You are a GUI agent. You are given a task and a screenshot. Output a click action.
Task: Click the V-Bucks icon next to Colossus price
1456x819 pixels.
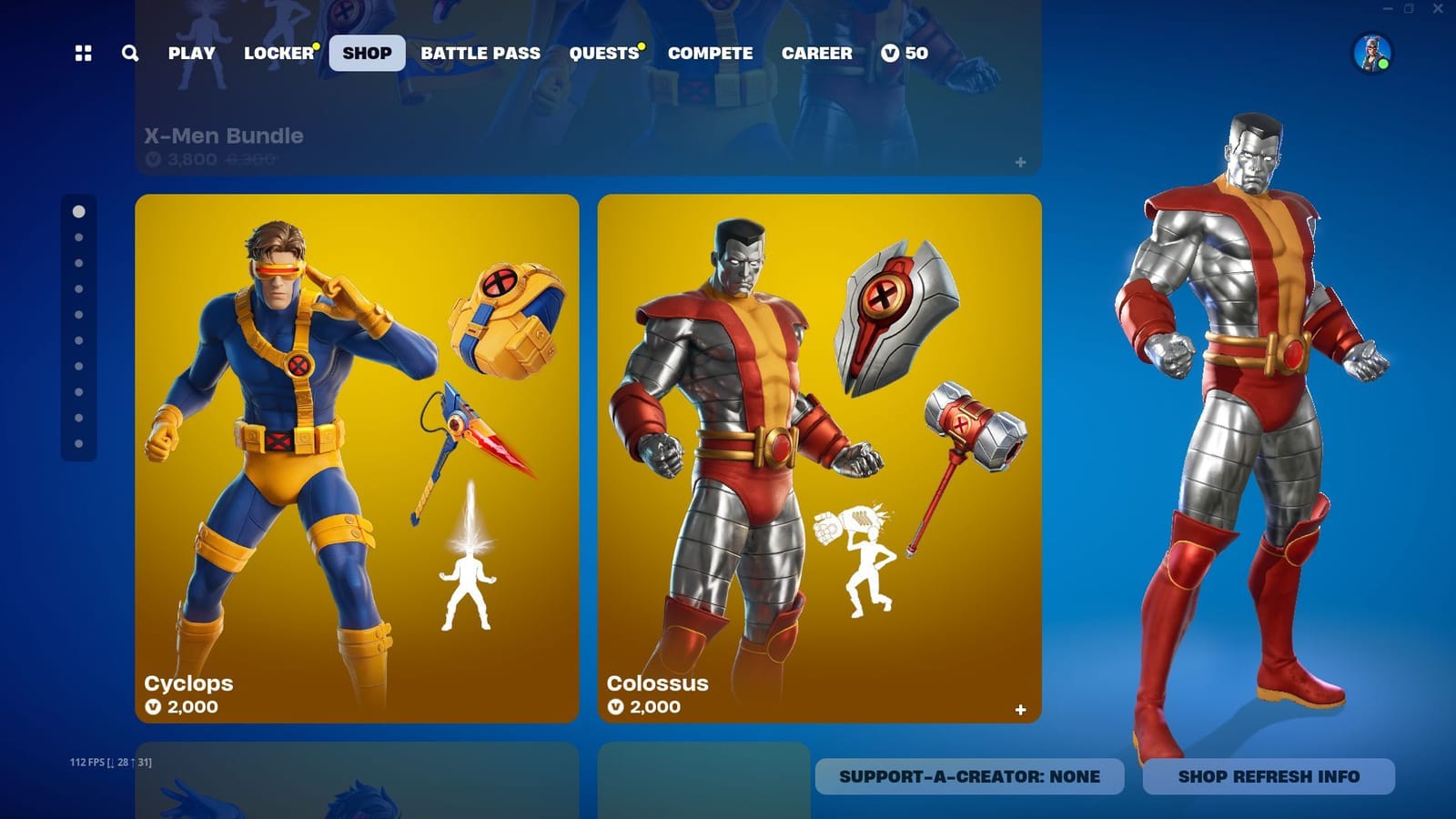(618, 706)
